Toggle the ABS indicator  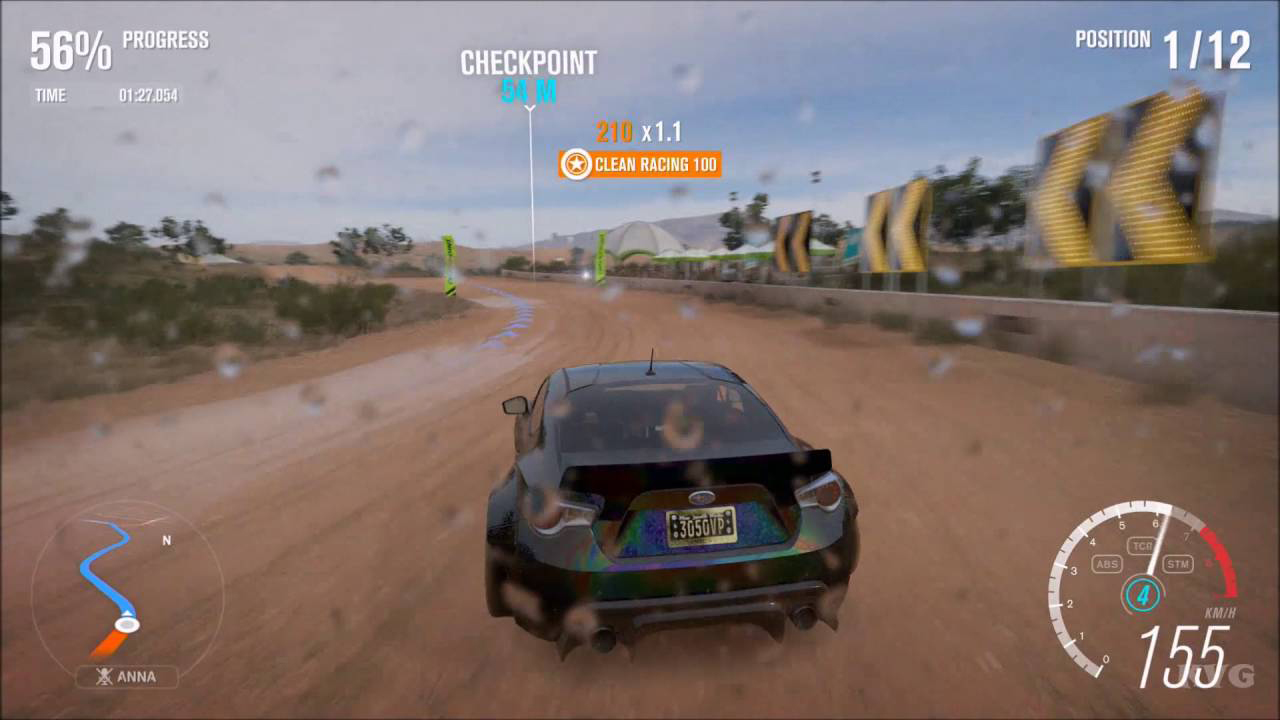coord(1107,565)
